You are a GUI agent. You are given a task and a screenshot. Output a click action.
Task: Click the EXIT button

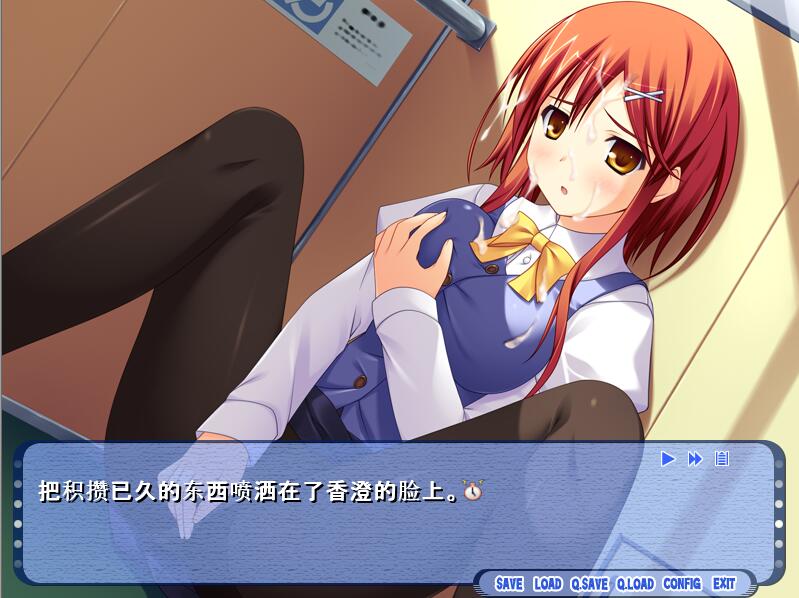point(724,583)
